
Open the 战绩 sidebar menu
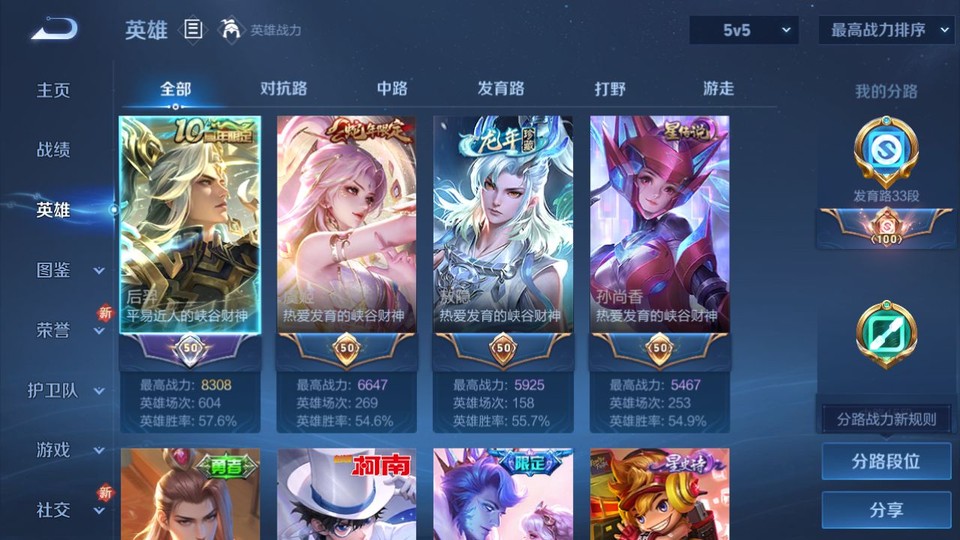[x=54, y=150]
